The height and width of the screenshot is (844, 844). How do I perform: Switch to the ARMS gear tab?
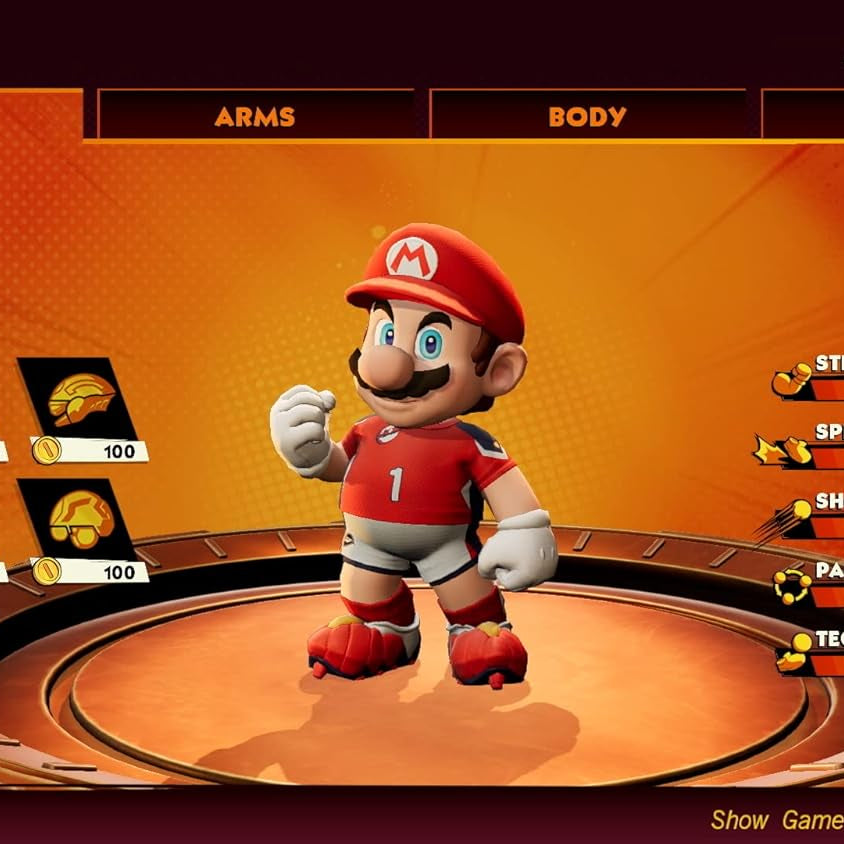[255, 115]
